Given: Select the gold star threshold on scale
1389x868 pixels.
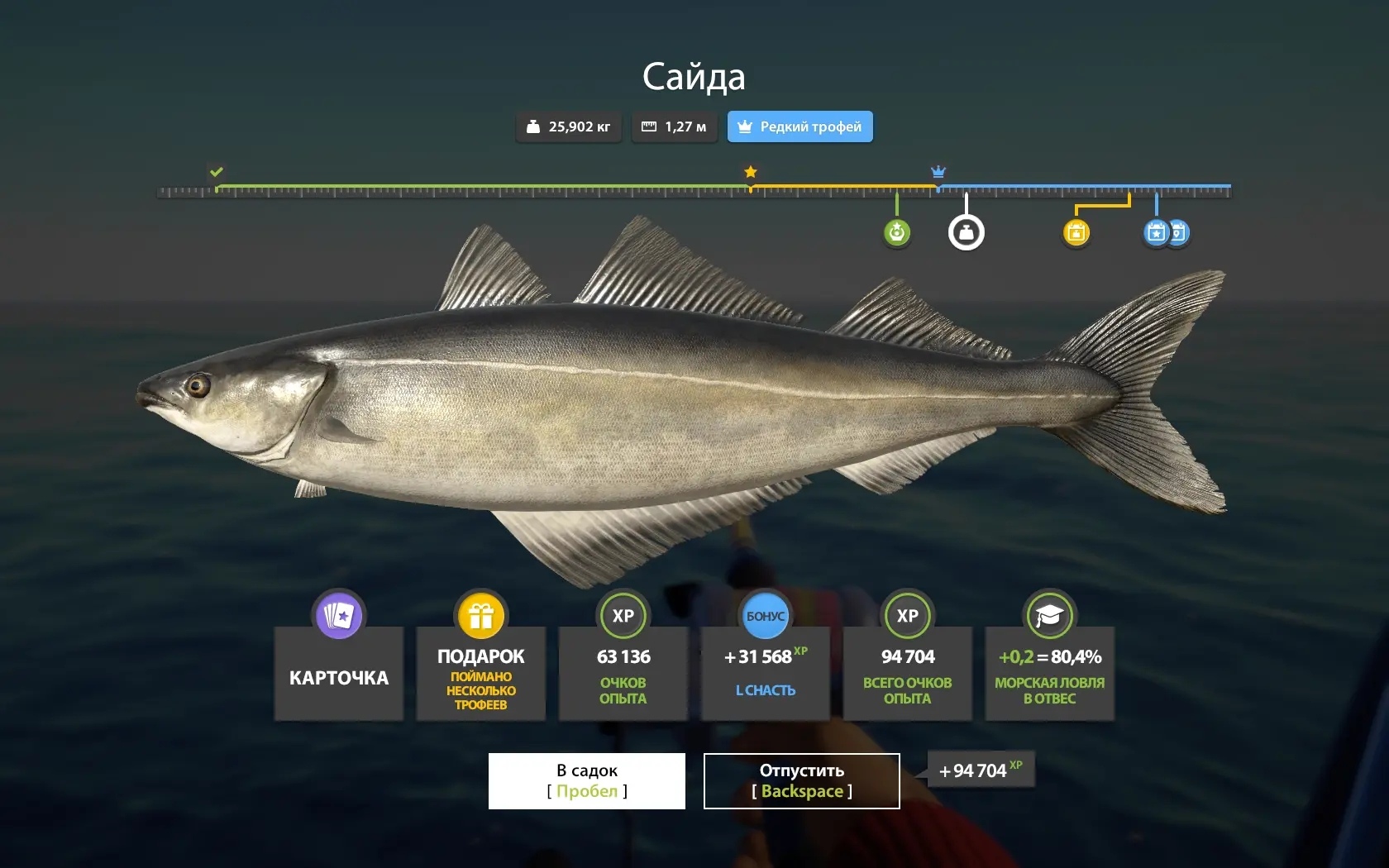Looking at the screenshot, I should 751,172.
